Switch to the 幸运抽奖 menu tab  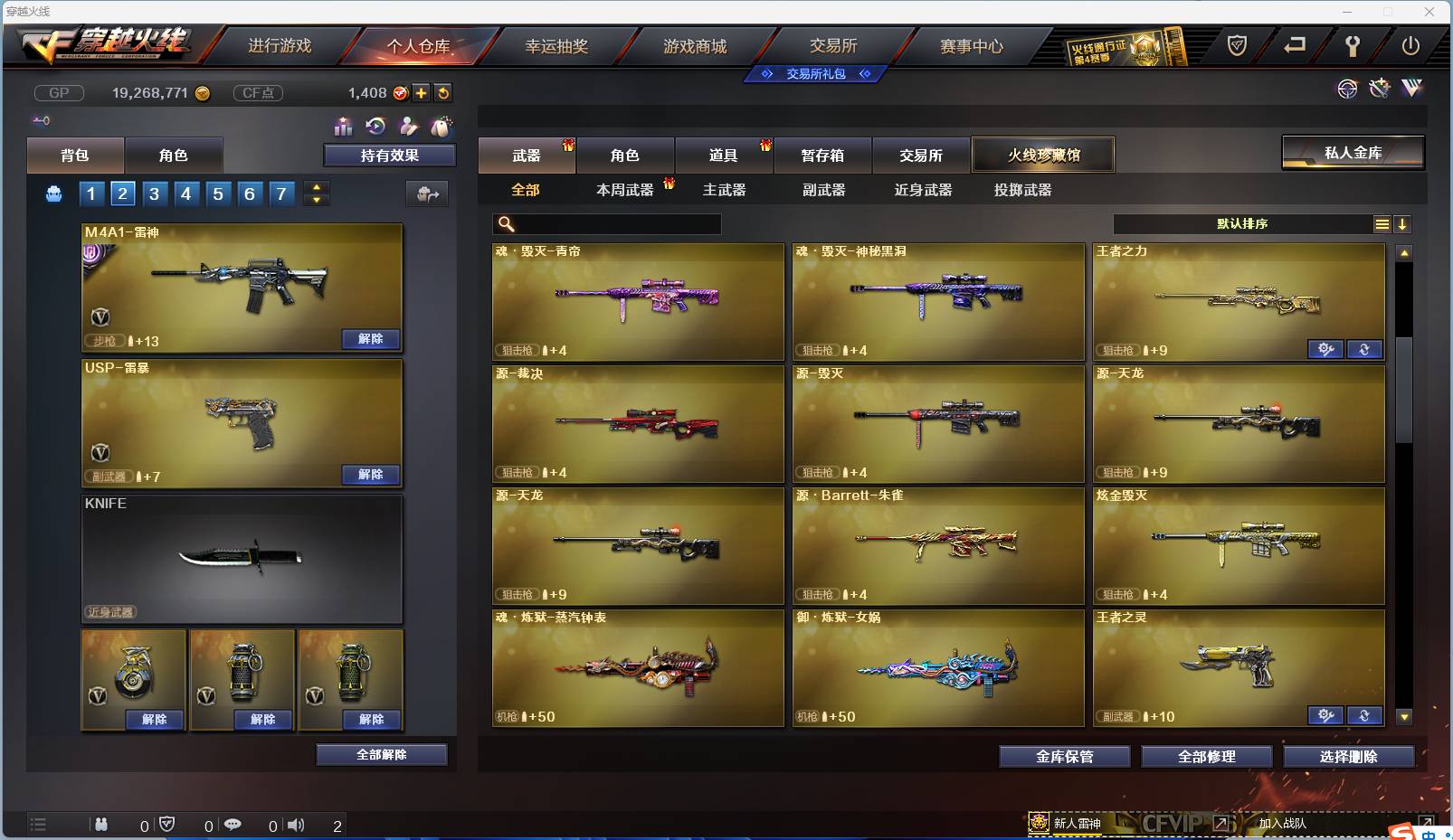click(554, 43)
